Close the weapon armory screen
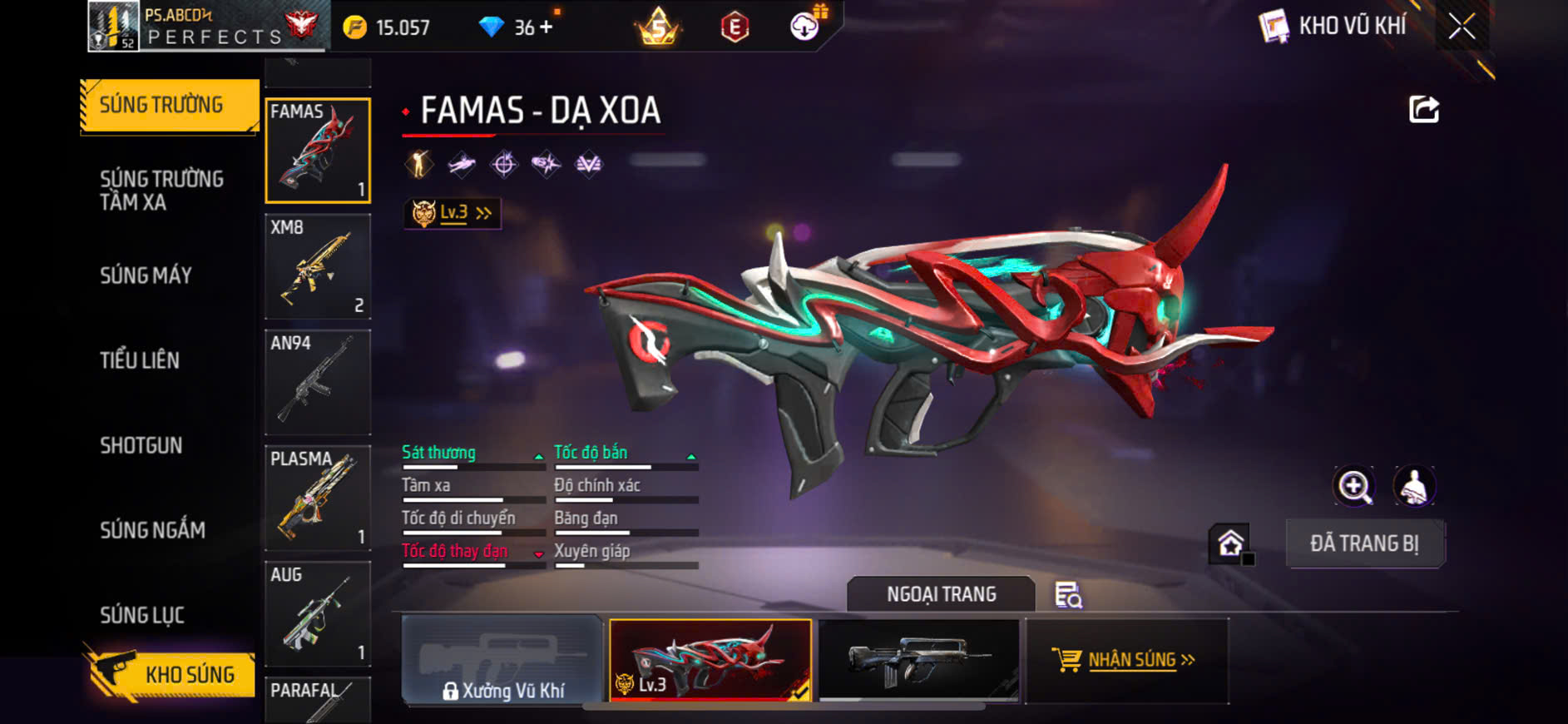Screen dimensions: 1568x724 pyautogui.click(x=1462, y=27)
